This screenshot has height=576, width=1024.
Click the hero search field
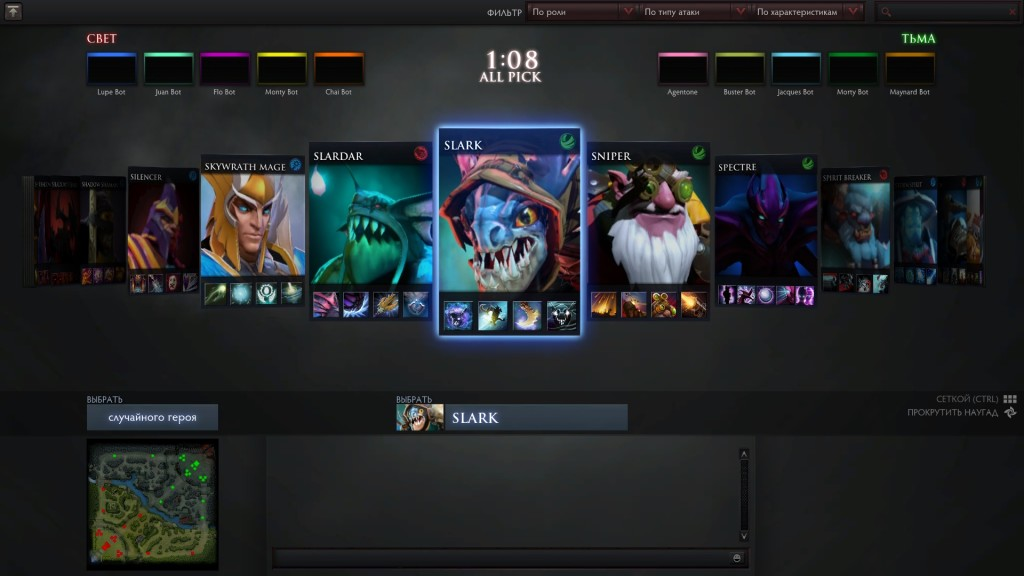tap(953, 12)
